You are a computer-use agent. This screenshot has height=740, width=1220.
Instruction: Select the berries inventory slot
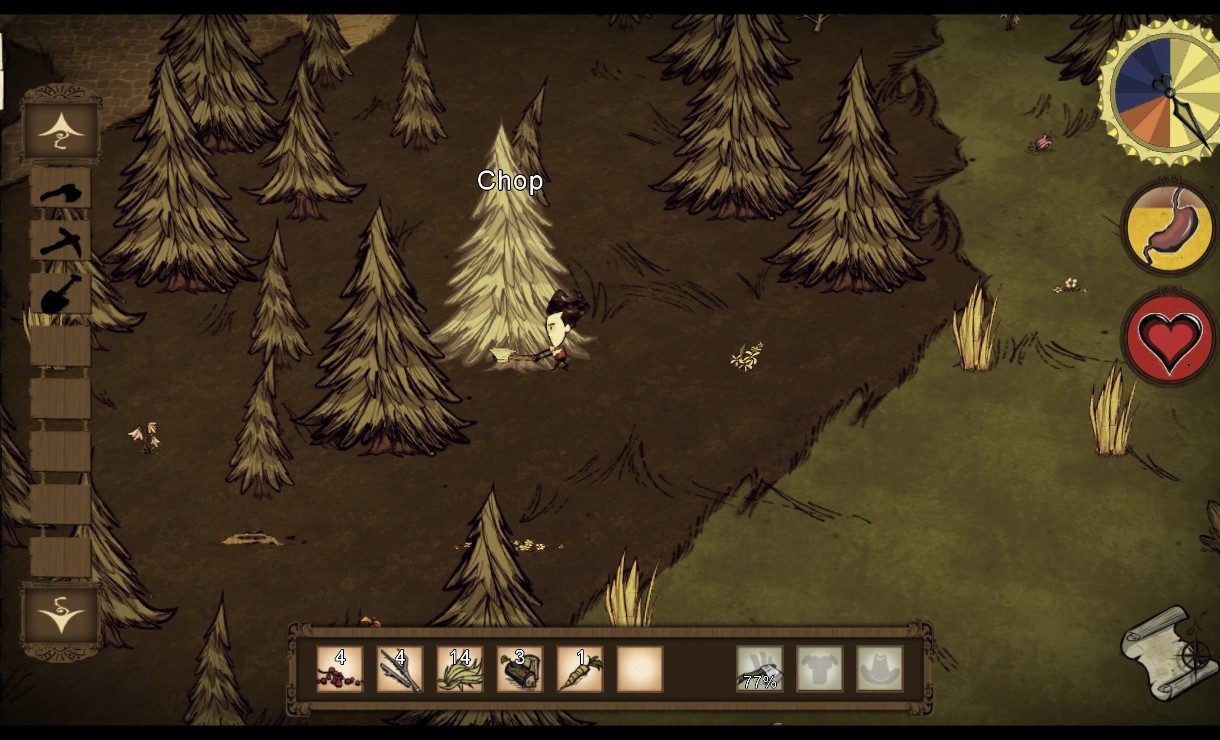[x=339, y=669]
